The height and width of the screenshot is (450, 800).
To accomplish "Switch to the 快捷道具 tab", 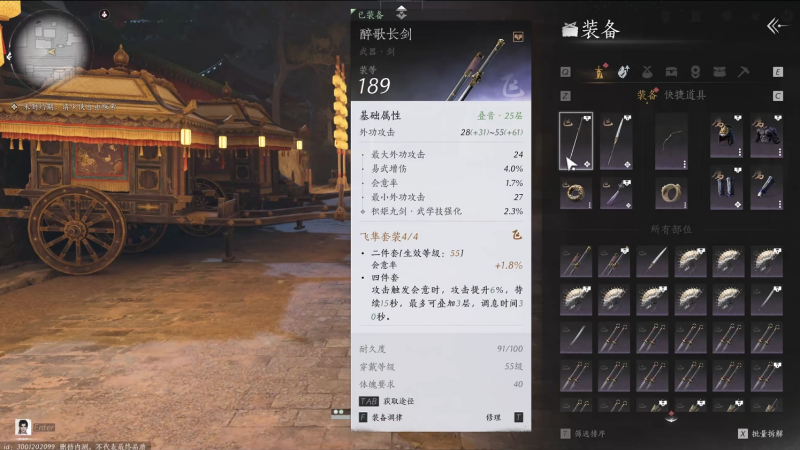I will [x=685, y=95].
